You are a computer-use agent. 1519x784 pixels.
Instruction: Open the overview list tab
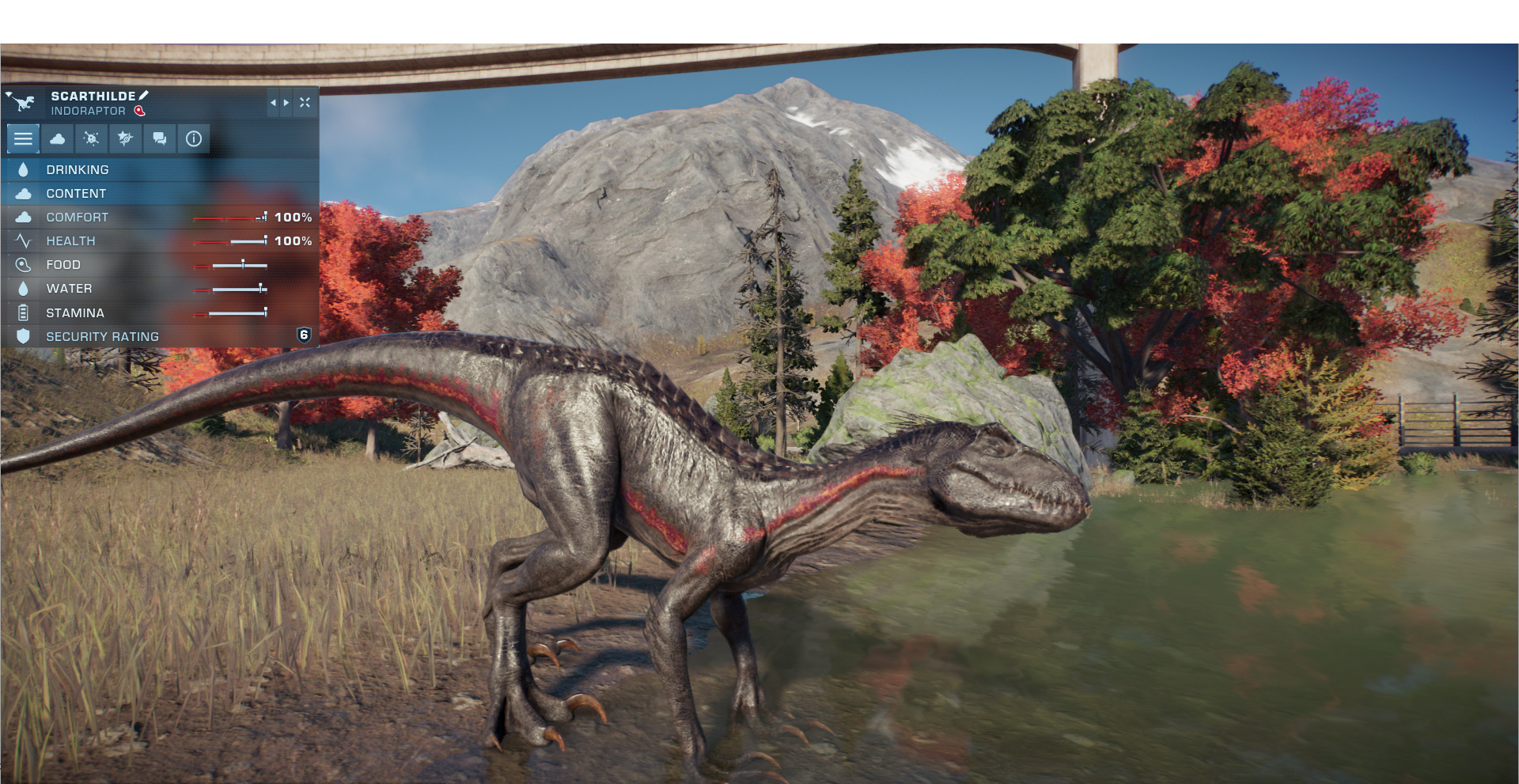tap(23, 138)
